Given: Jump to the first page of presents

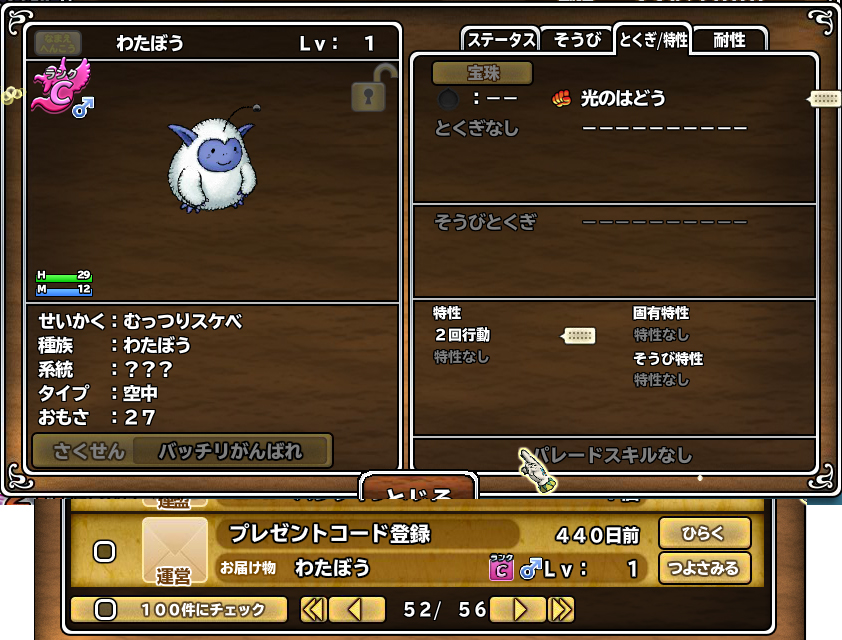Looking at the screenshot, I should (x=313, y=609).
